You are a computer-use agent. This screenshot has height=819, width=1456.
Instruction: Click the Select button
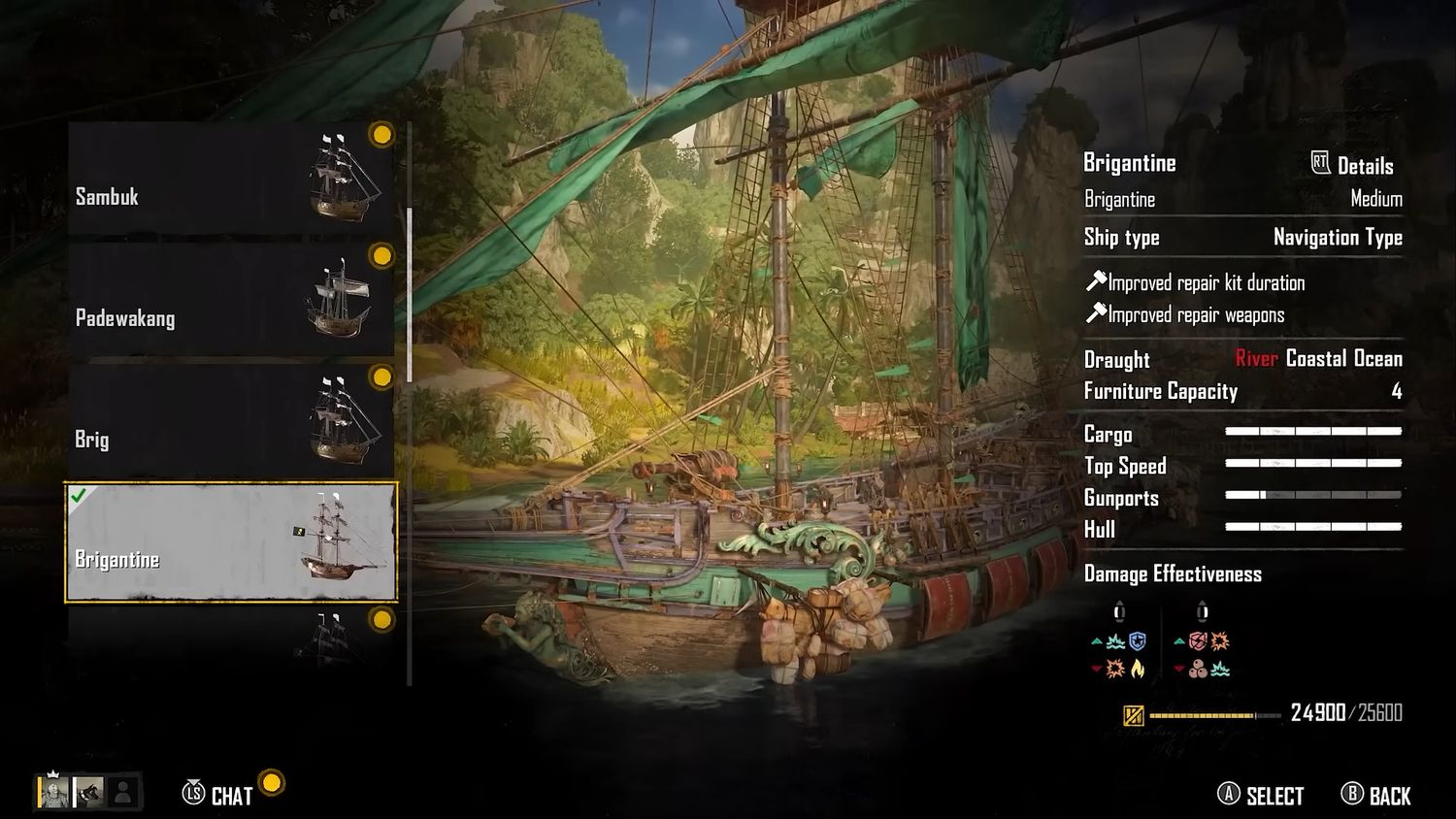pyautogui.click(x=1261, y=796)
